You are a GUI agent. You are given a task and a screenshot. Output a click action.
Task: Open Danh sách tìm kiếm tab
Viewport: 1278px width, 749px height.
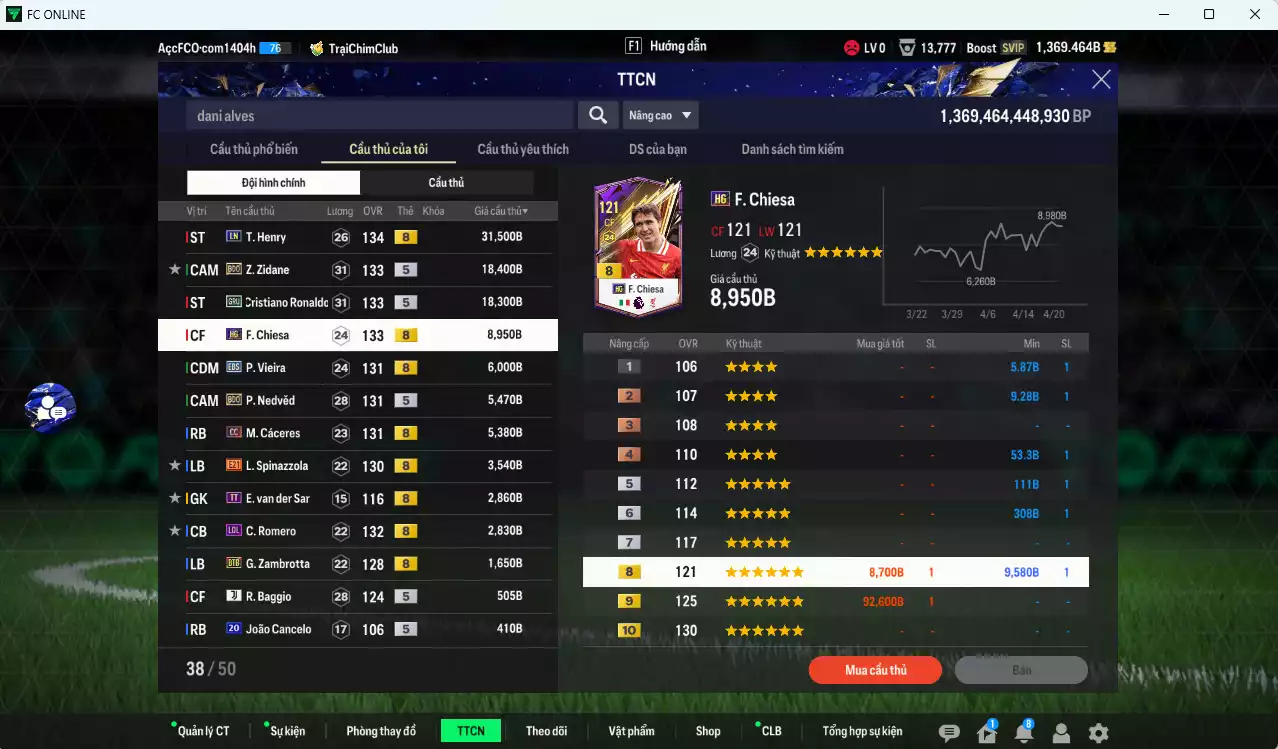(792, 149)
